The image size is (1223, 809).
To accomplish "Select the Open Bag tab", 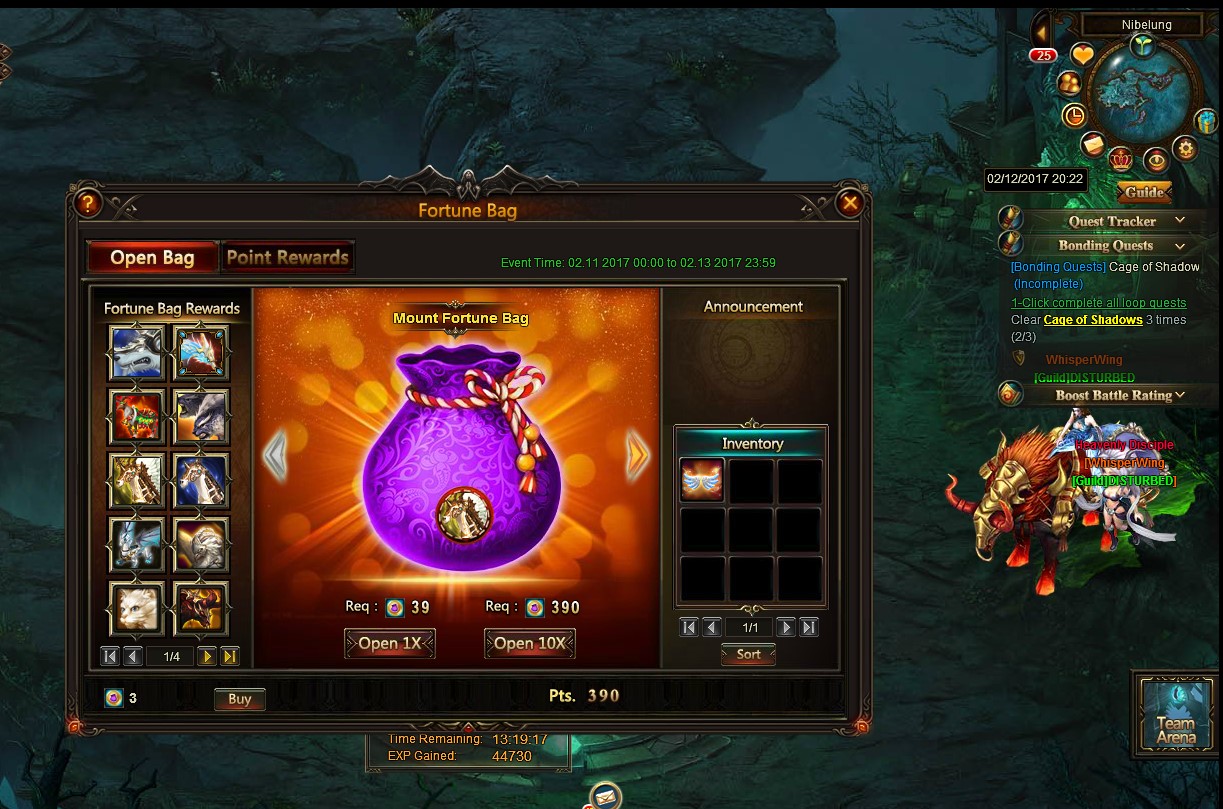I will 153,257.
